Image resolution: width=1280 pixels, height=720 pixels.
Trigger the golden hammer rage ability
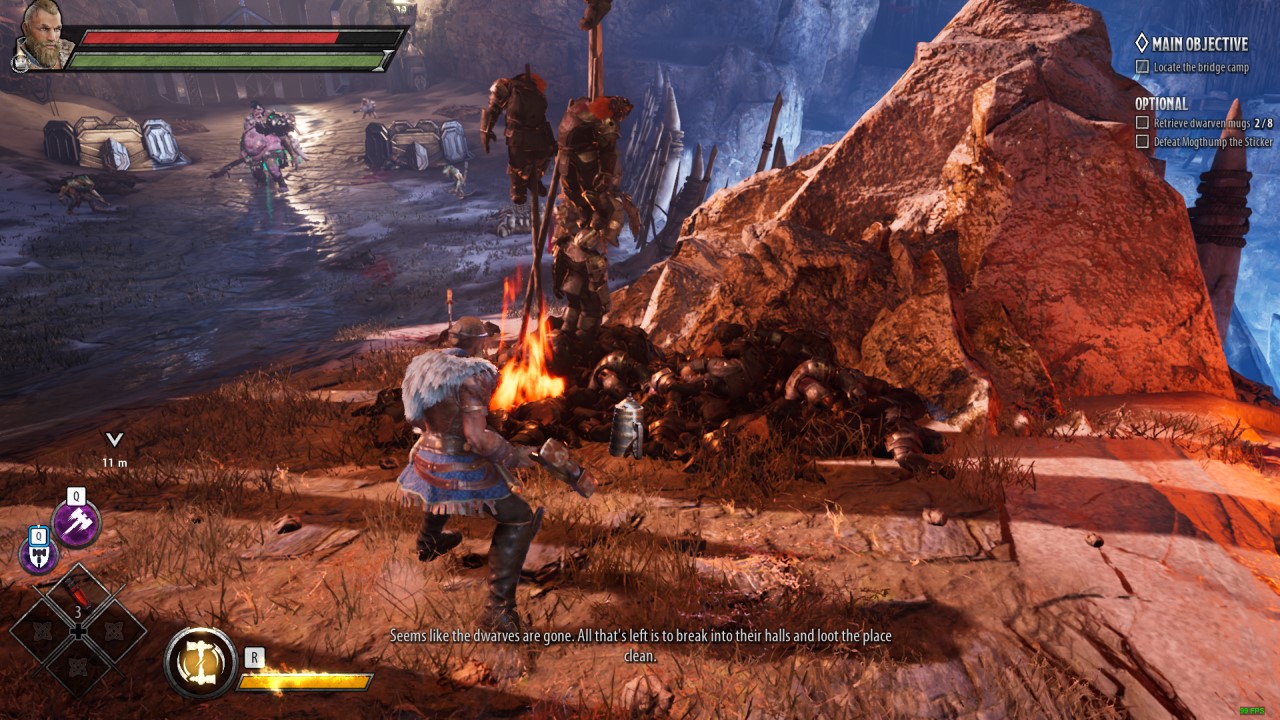(x=200, y=662)
